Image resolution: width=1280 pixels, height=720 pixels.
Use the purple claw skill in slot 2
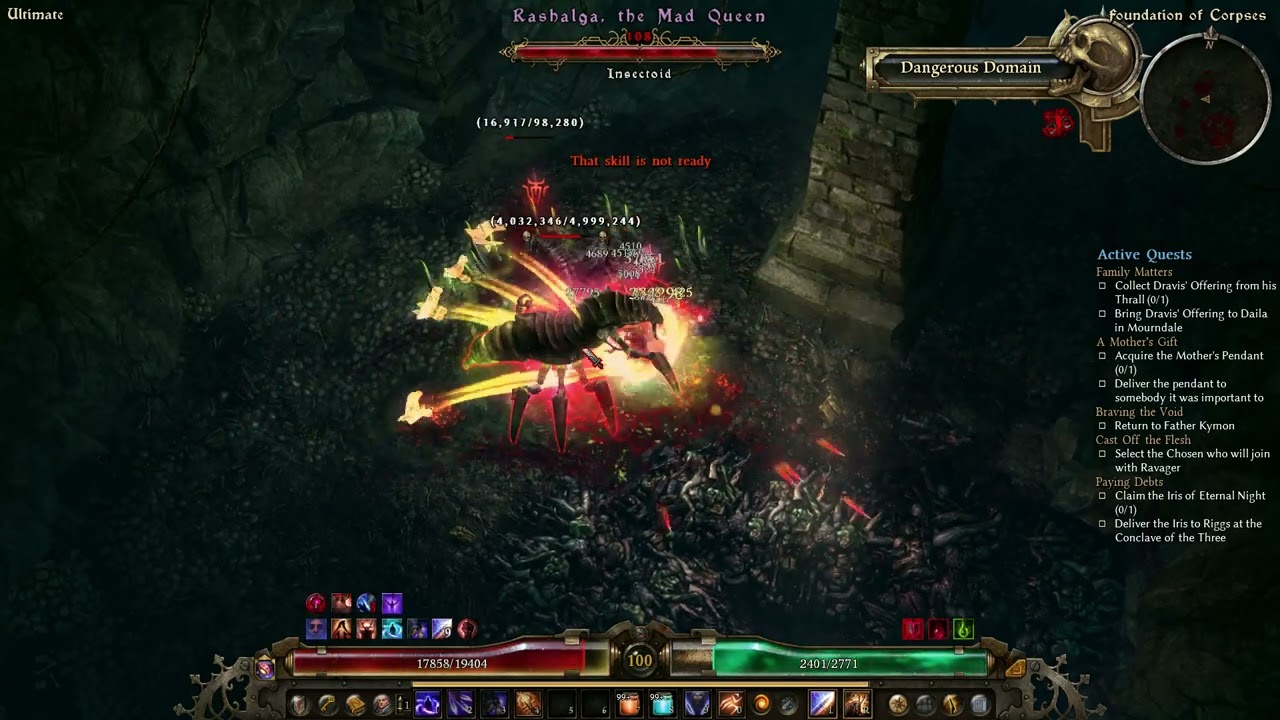point(461,704)
